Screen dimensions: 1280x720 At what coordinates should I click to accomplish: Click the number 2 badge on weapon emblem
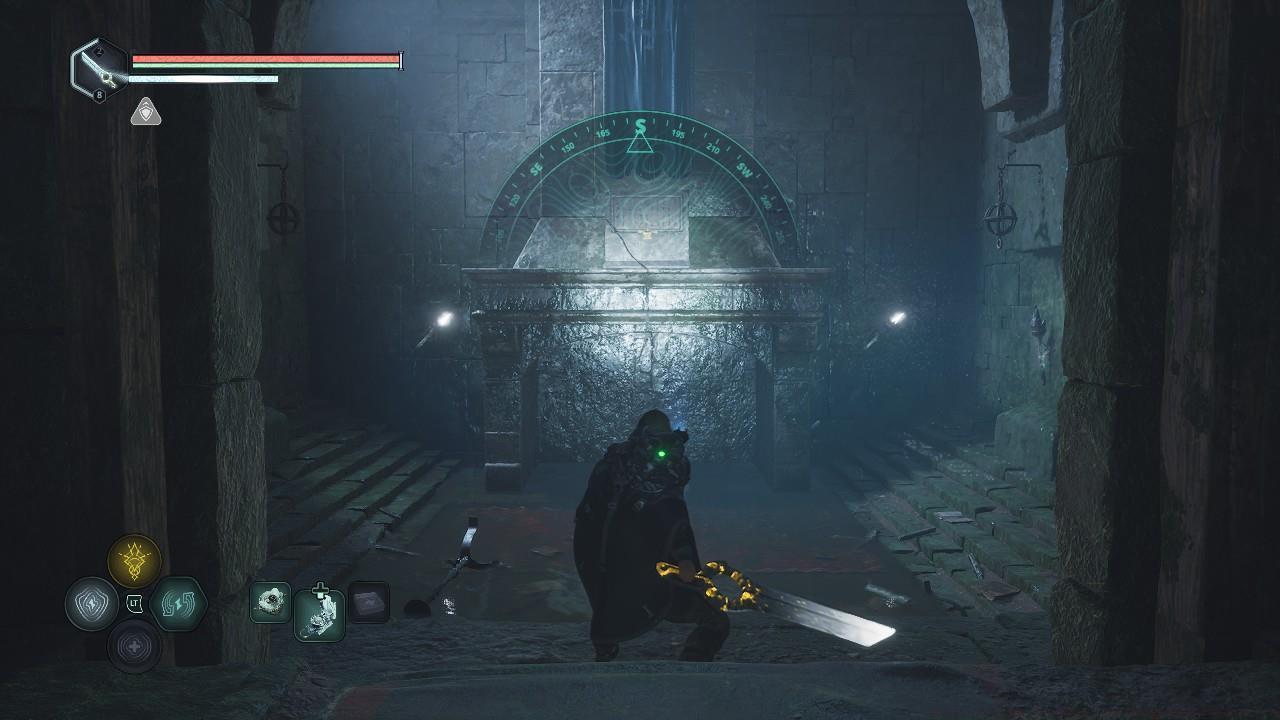pos(99,51)
